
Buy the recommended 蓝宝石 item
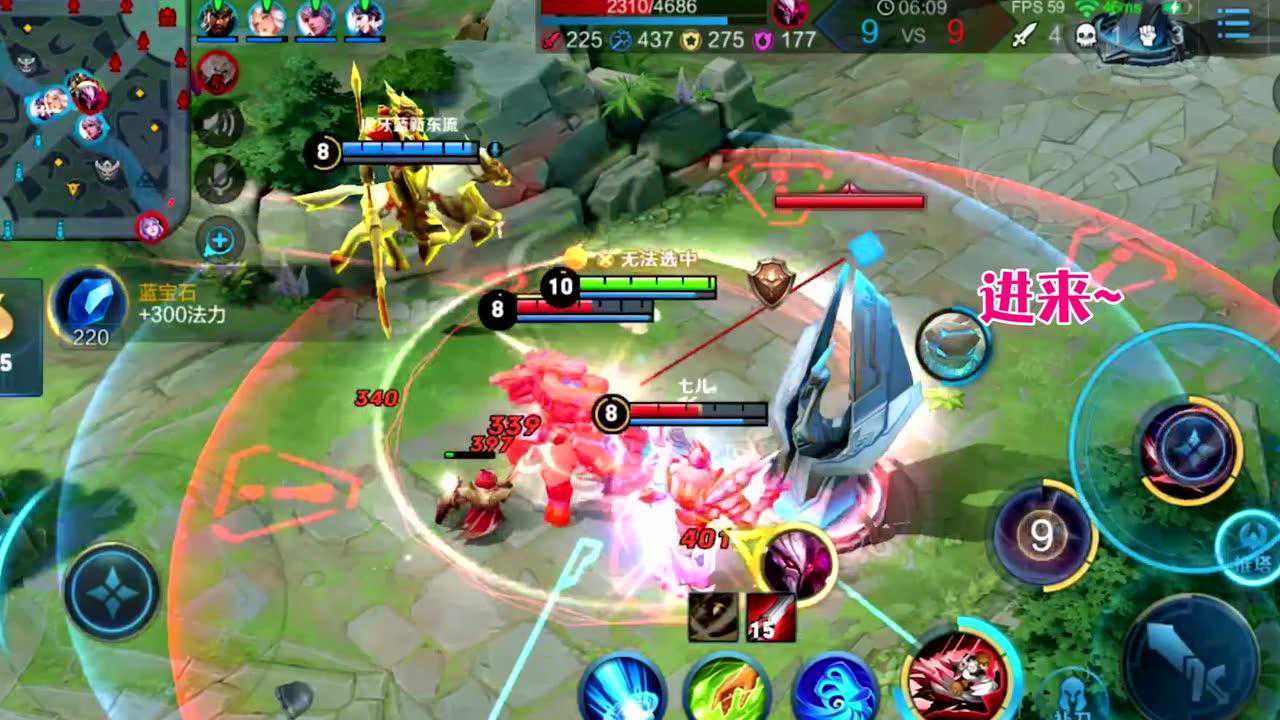[x=90, y=305]
